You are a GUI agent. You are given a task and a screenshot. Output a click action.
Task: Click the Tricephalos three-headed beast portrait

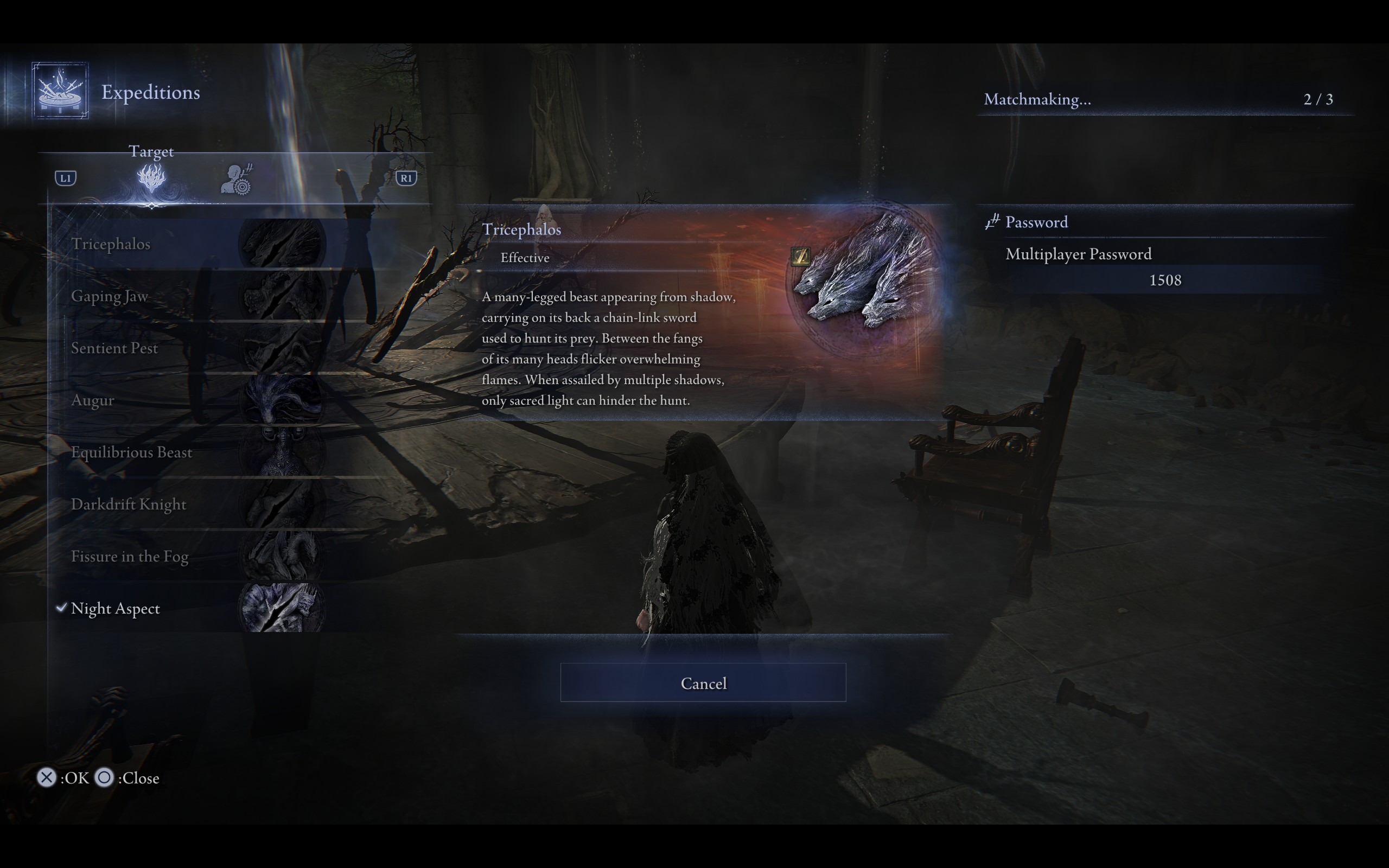865,278
